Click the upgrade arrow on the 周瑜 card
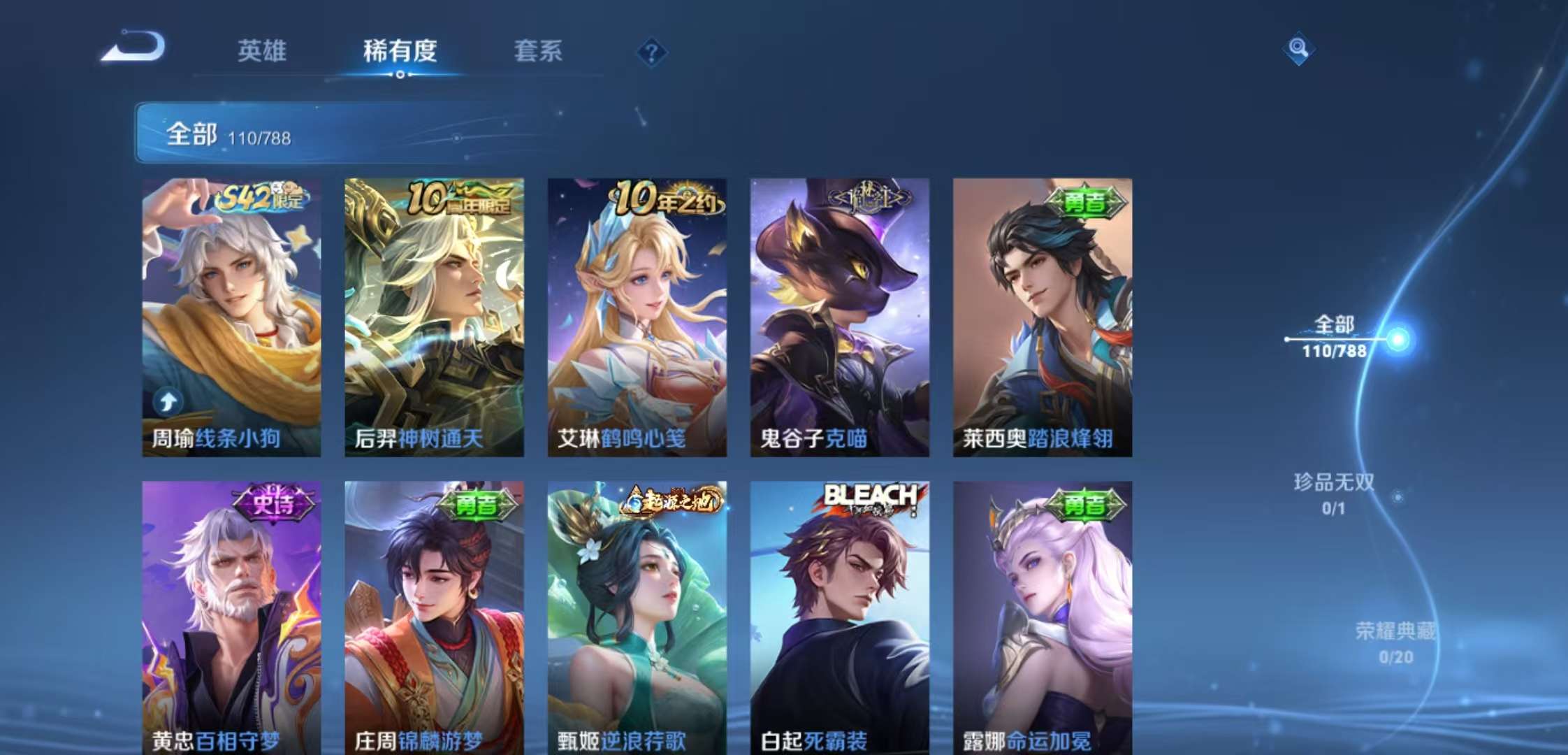The width and height of the screenshot is (1568, 755). click(x=167, y=401)
